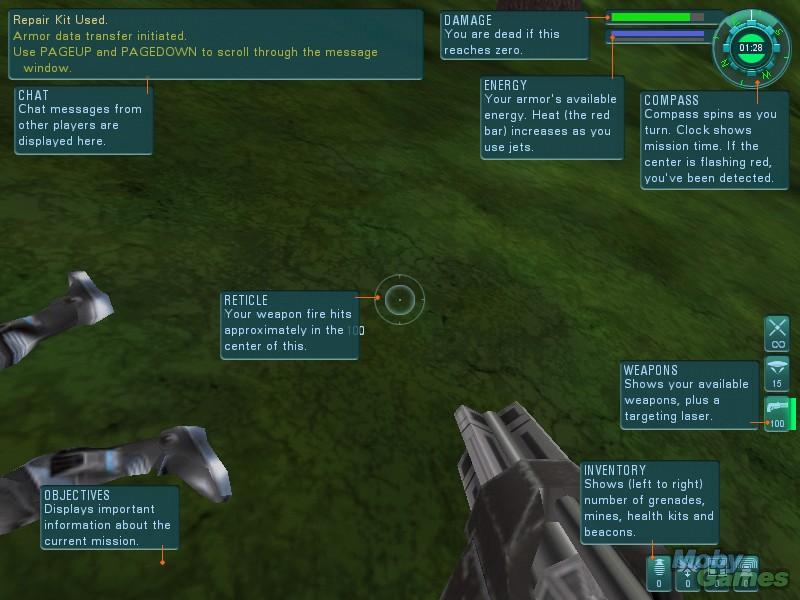This screenshot has height=600, width=800.
Task: Click the grenade inventory icon
Action: tap(659, 574)
